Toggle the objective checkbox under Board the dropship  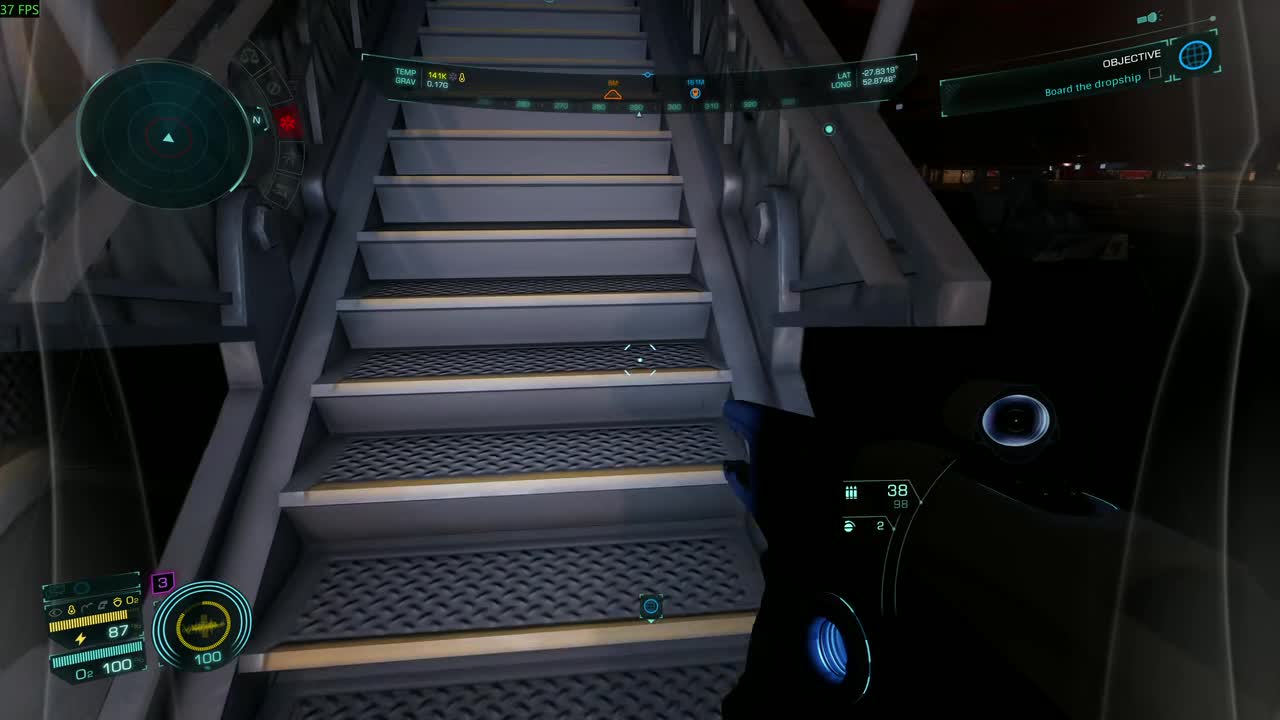click(x=1155, y=73)
